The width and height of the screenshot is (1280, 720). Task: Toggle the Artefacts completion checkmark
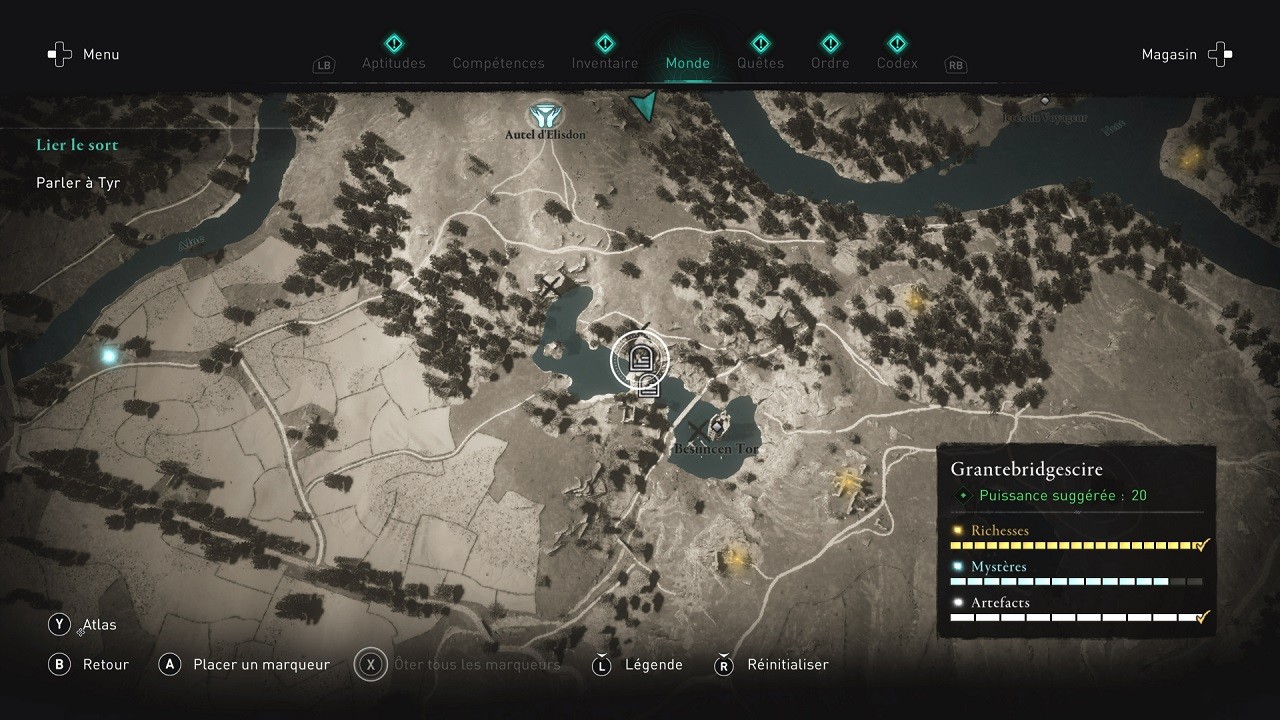click(x=1201, y=617)
